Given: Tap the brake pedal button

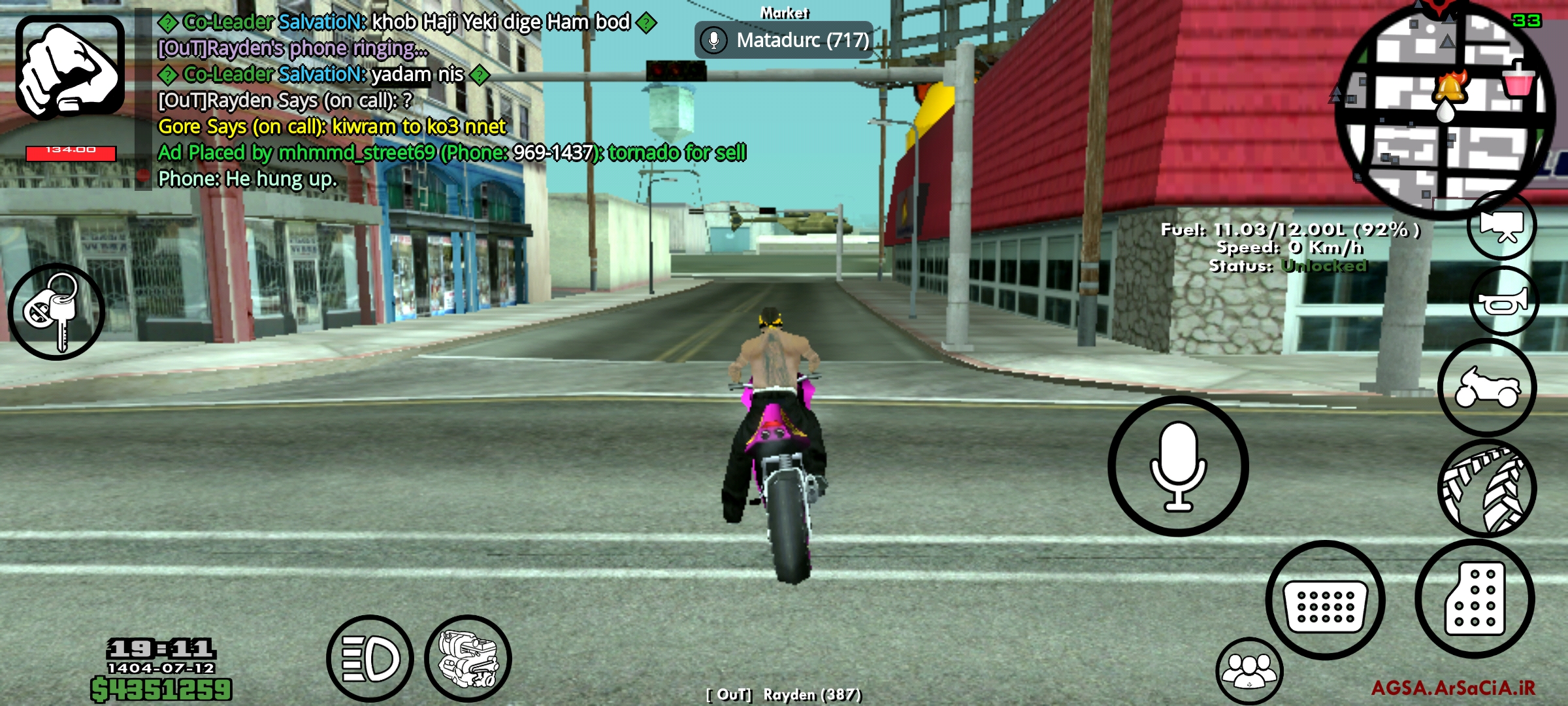Looking at the screenshot, I should click(1325, 600).
